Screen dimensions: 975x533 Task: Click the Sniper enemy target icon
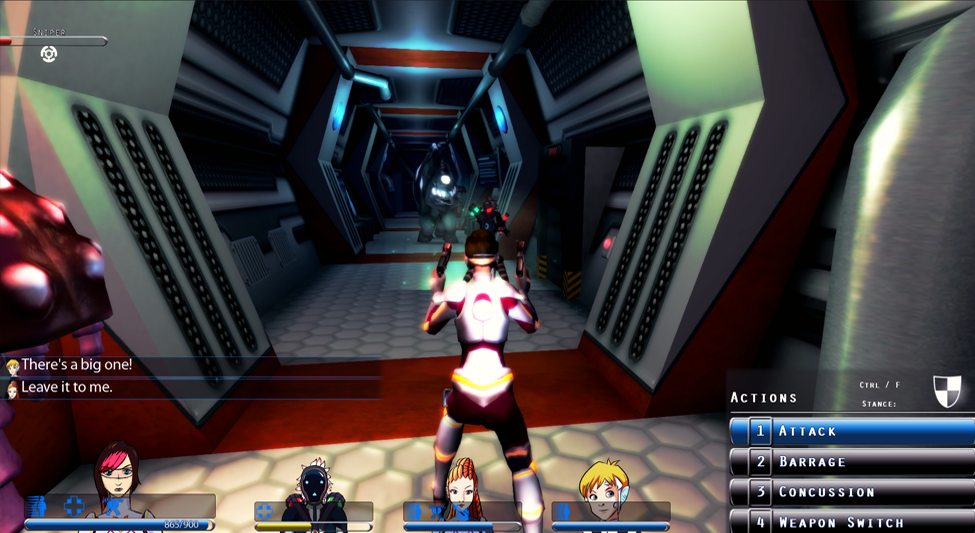tap(48, 54)
